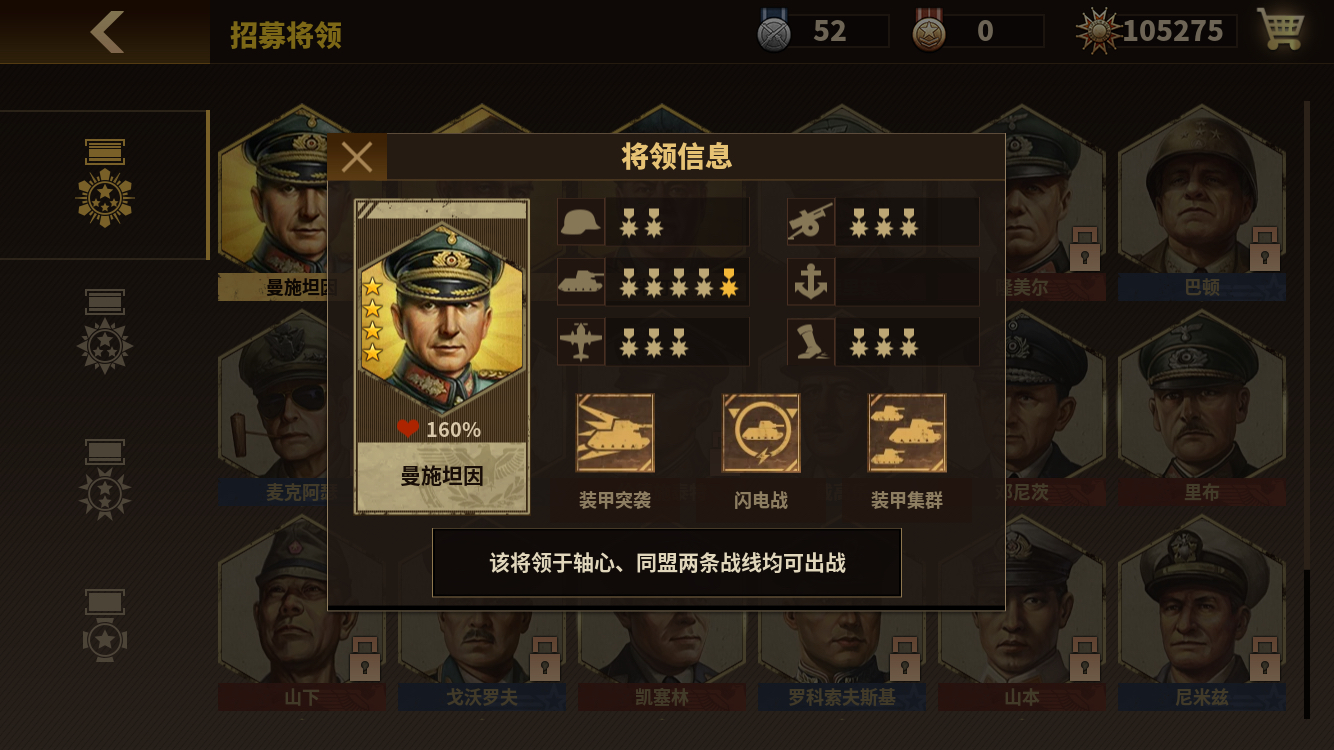This screenshot has height=750, width=1334.
Task: Close the 将领信息 general info dialog
Action: pos(357,155)
